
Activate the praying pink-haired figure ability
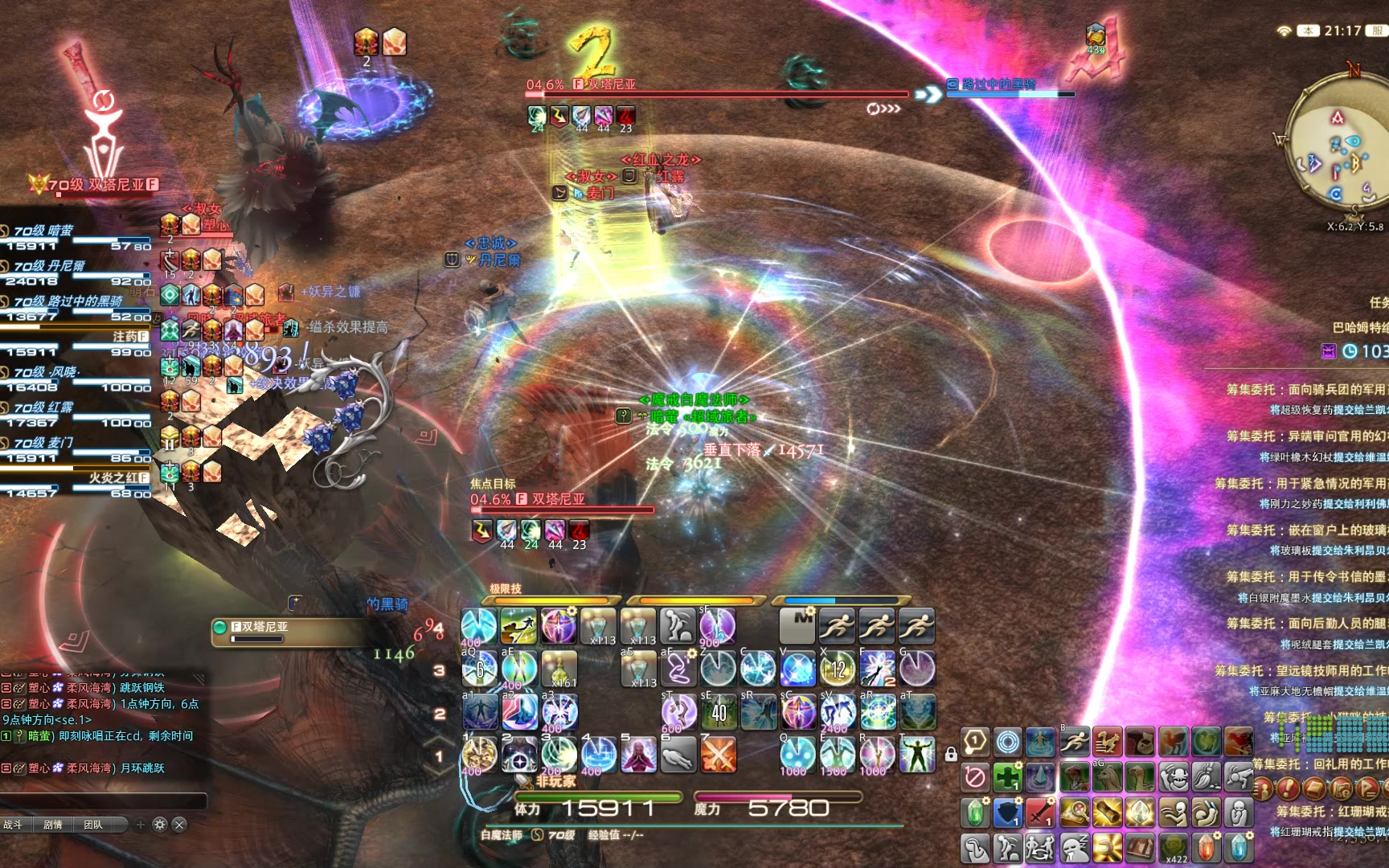pos(638,755)
